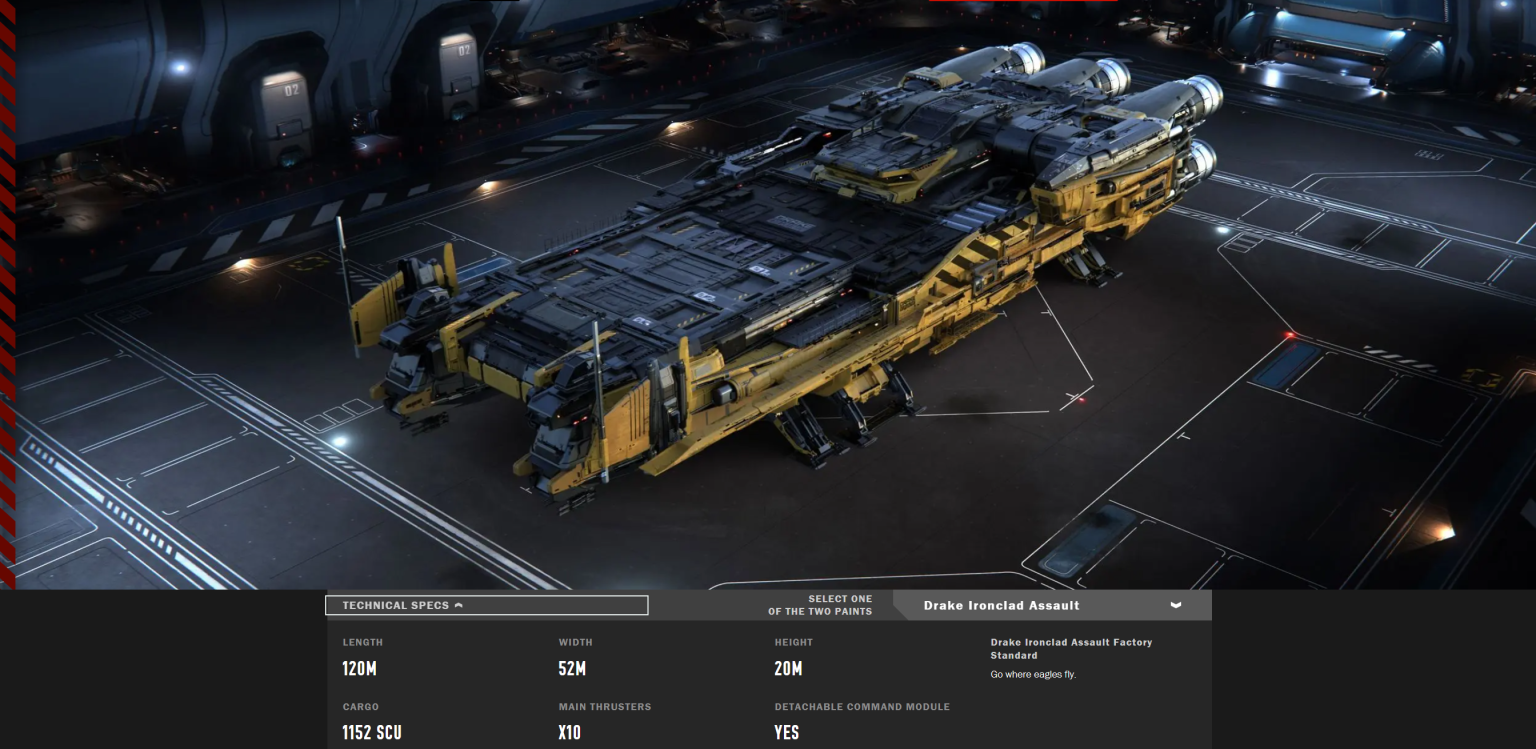Click the down chevron next to paint name
Screen dimensions: 1536x749
[x=1176, y=605]
